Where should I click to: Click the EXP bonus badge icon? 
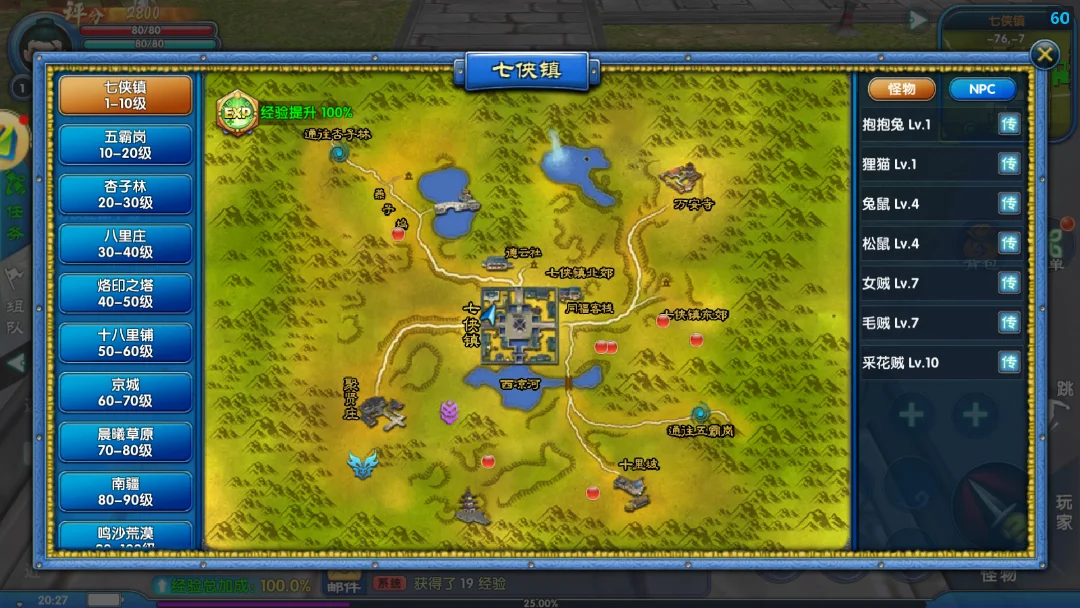pos(237,113)
